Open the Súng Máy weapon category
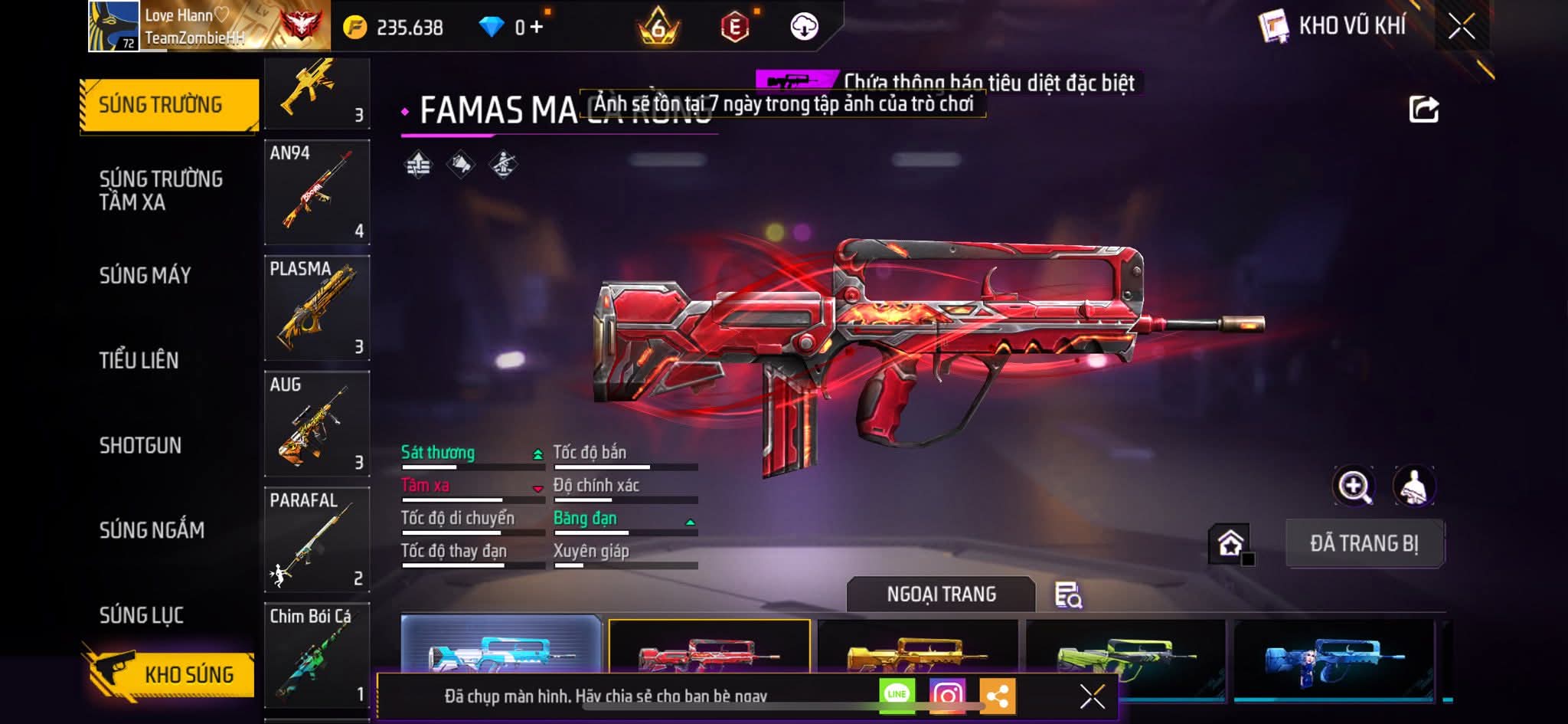1568x724 pixels. coord(145,275)
